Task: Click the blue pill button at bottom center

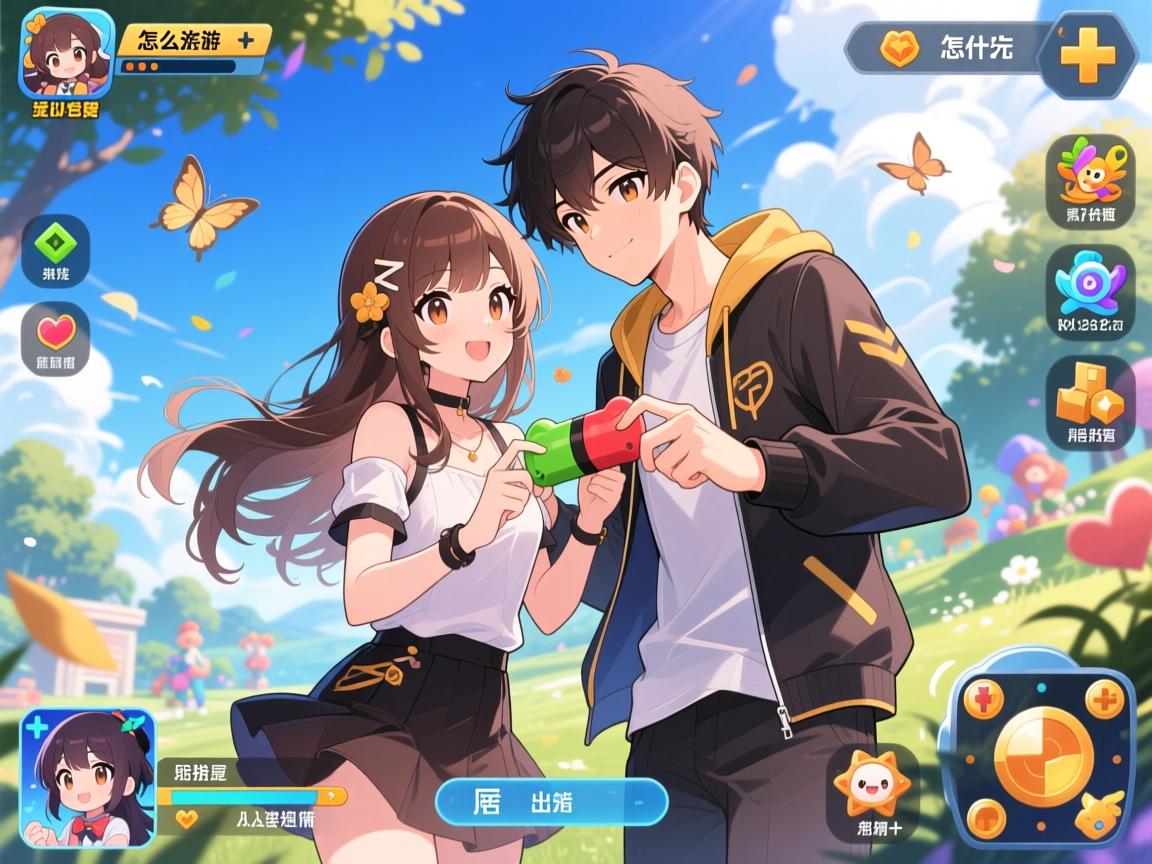Action: 551,802
